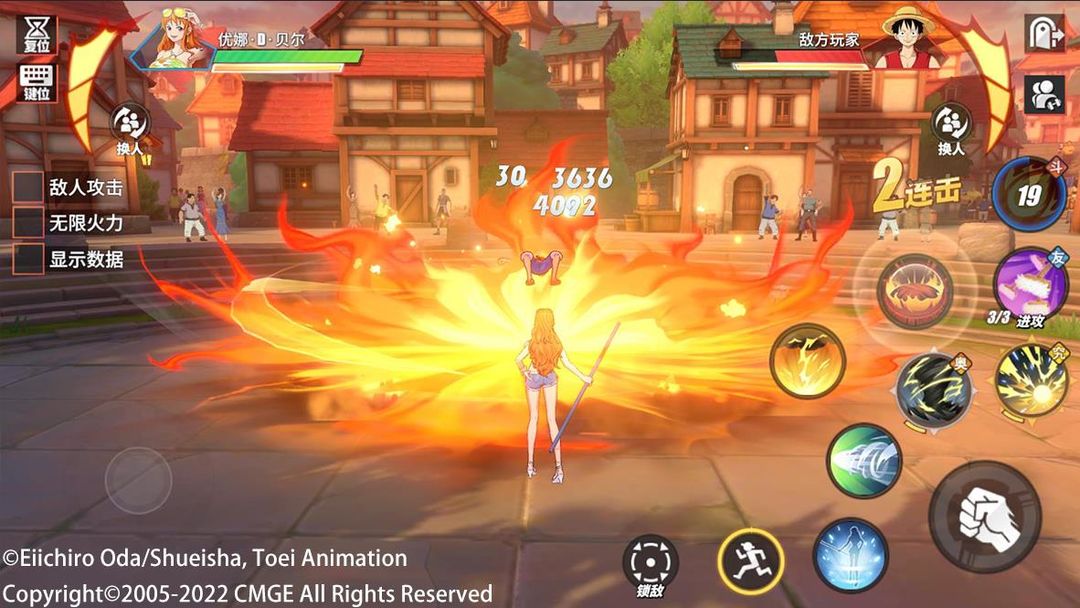Enable the 无限火力 checkbox
This screenshot has width=1080, height=608.
pos(28,223)
